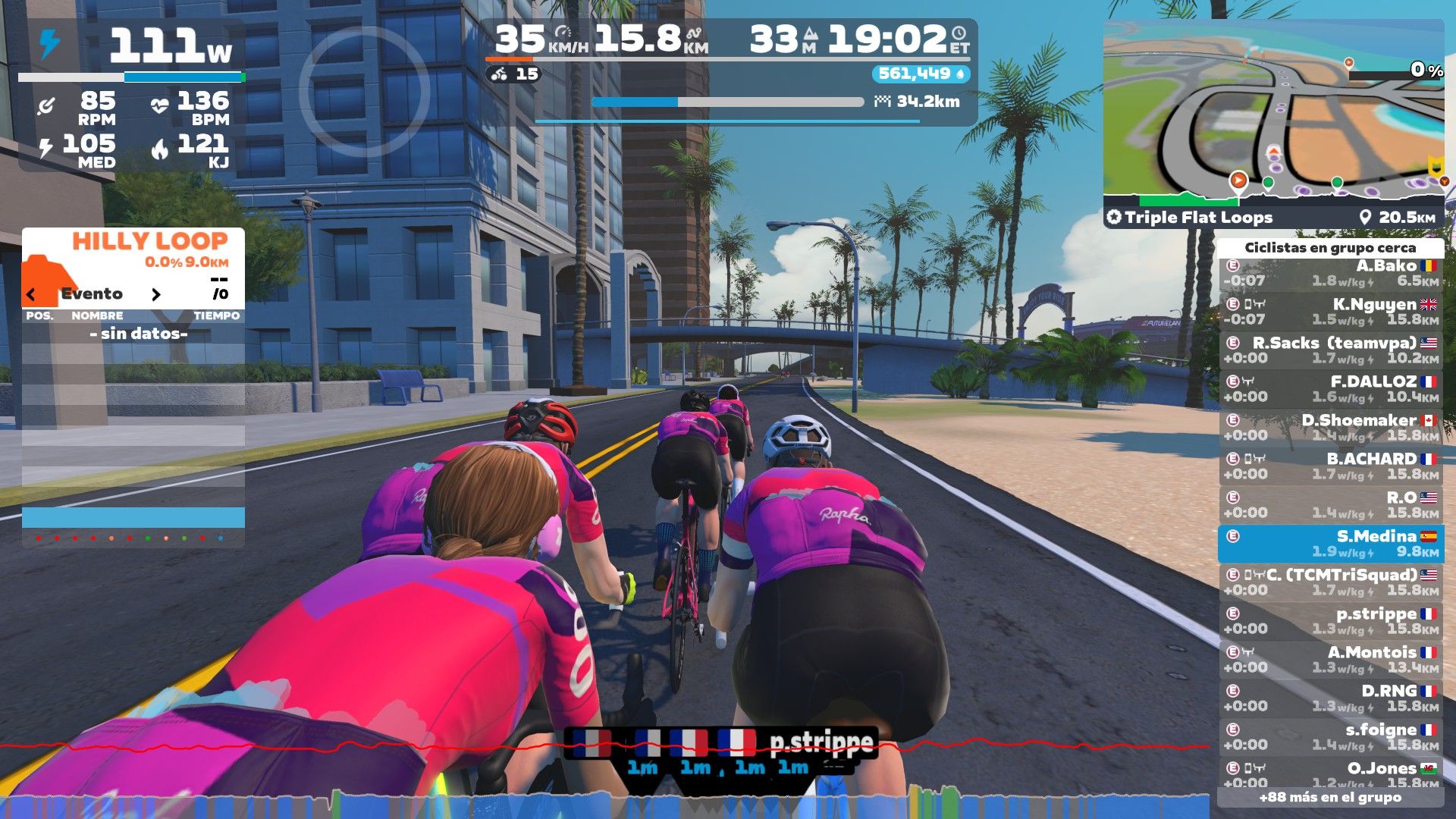
Task: Choose B.ACHARD in the group list
Action: pos(1331,466)
